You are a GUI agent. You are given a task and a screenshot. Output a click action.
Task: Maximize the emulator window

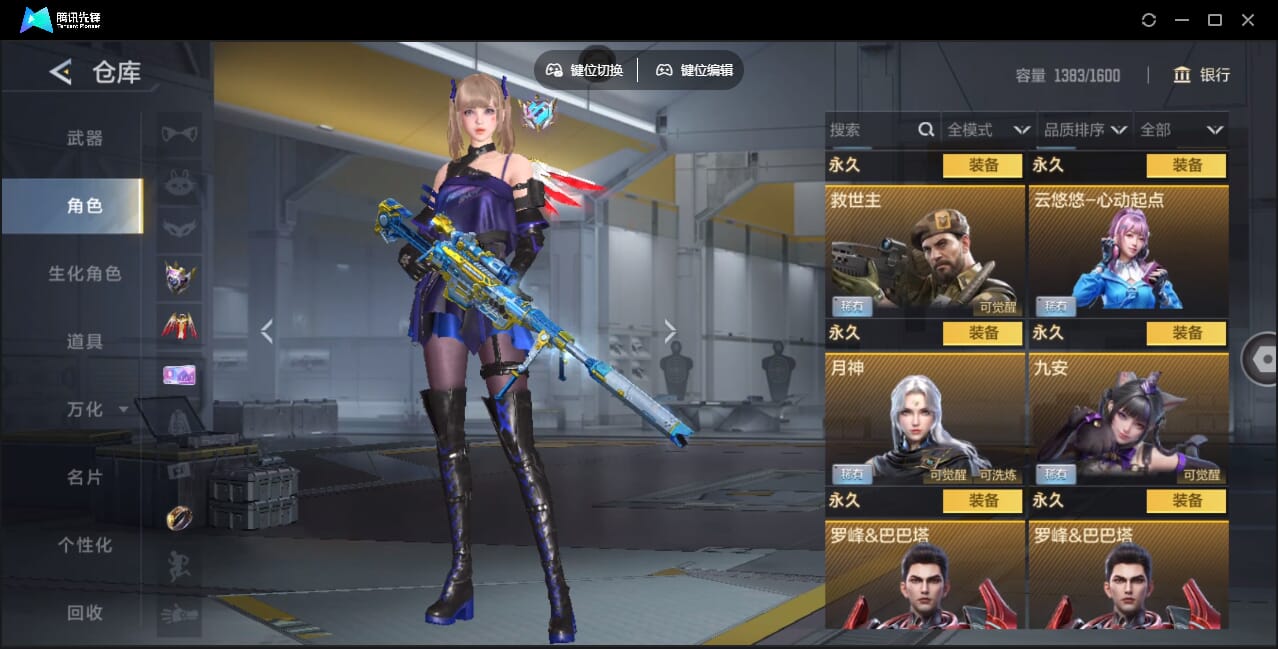[x=1215, y=20]
